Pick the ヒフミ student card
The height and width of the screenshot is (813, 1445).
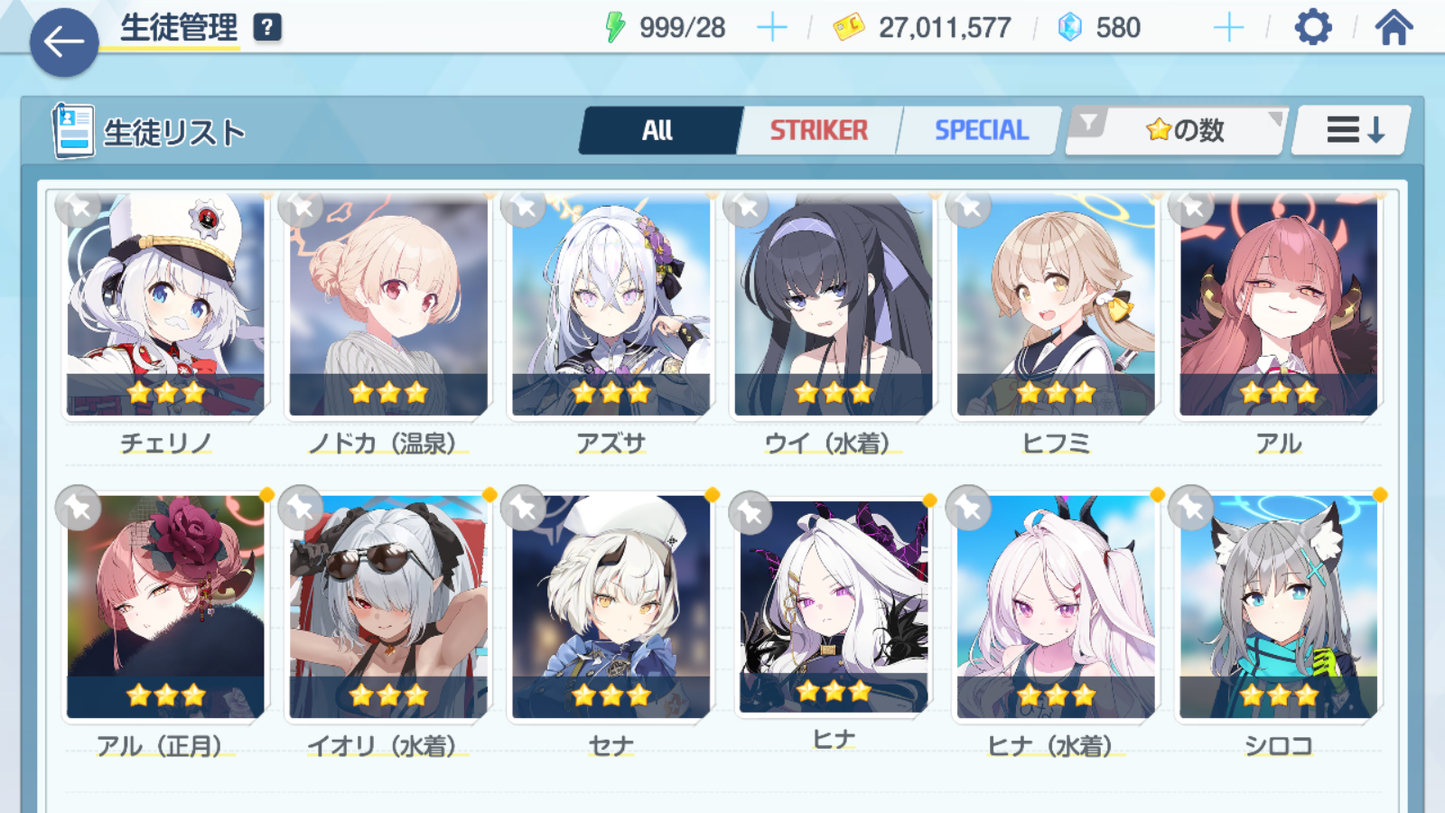[x=1056, y=305]
